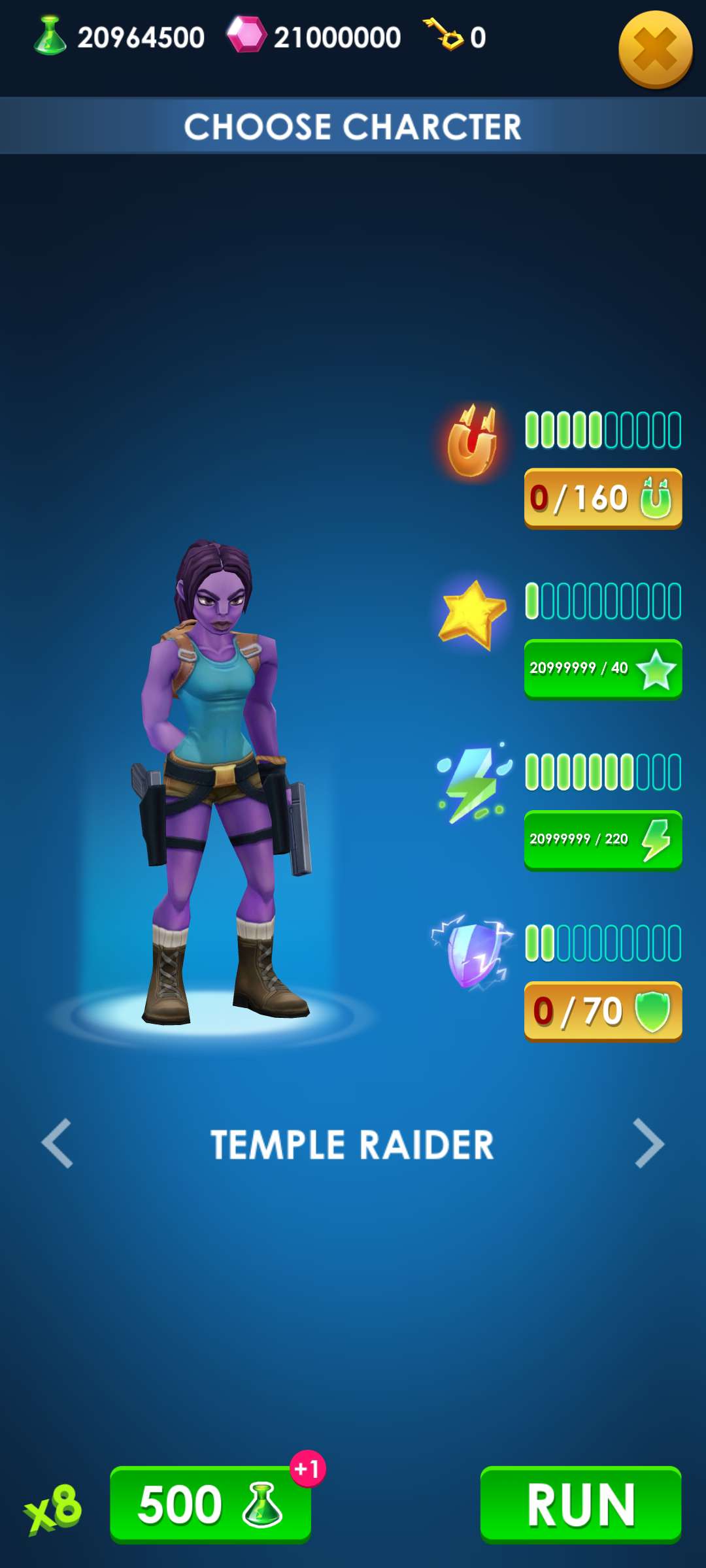Show the next character with right arrow
The image size is (706, 1568).
[648, 1143]
